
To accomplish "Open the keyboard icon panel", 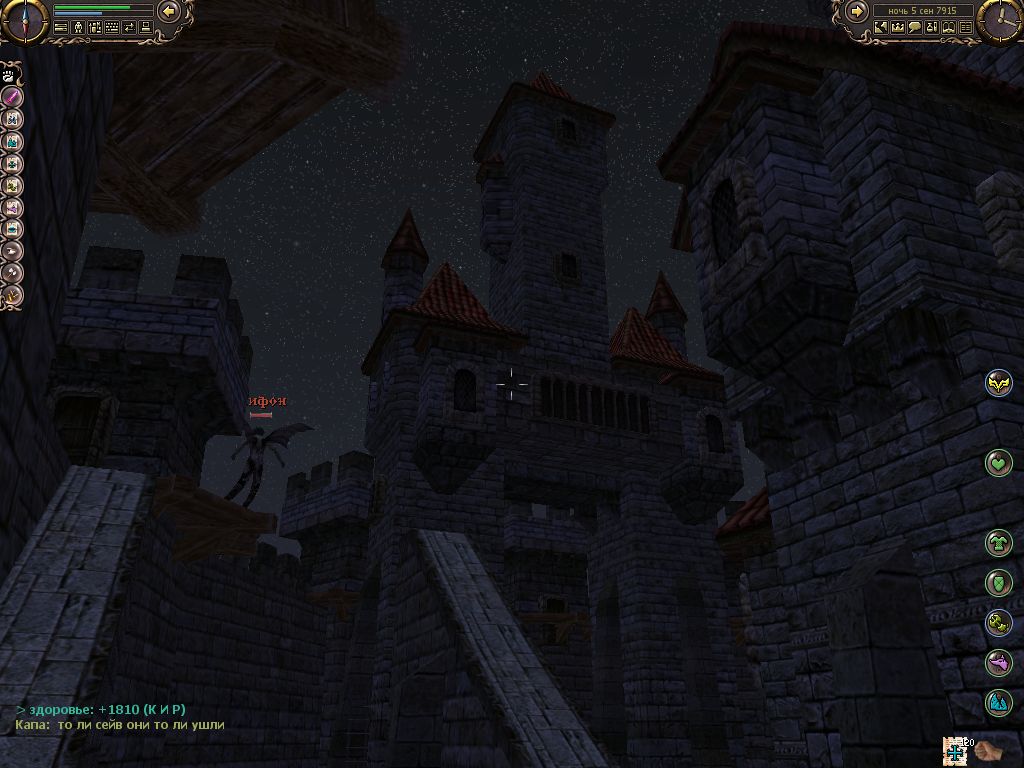I will click(112, 28).
